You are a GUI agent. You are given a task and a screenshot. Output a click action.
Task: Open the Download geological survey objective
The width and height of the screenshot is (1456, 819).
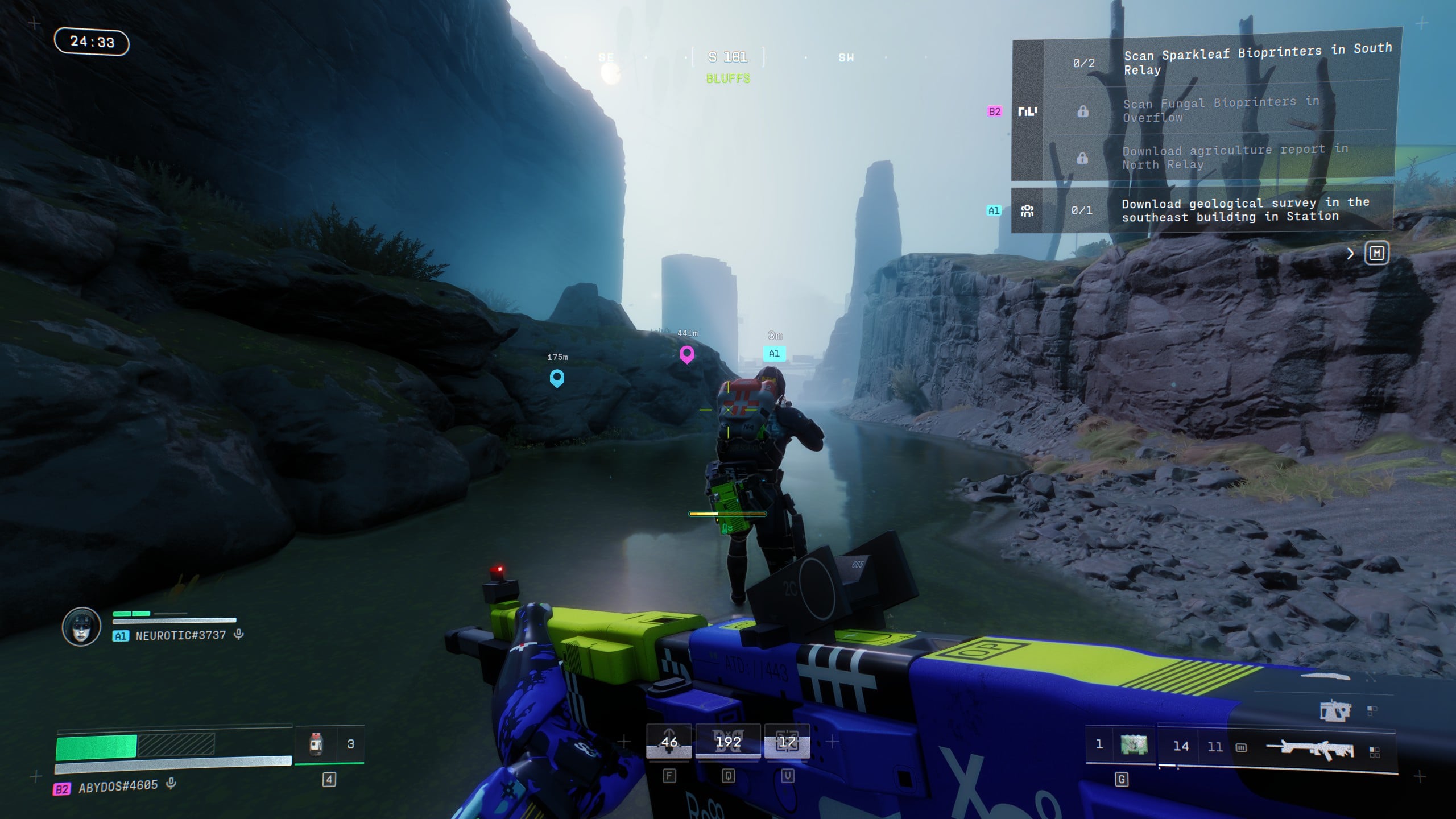pos(1244,210)
